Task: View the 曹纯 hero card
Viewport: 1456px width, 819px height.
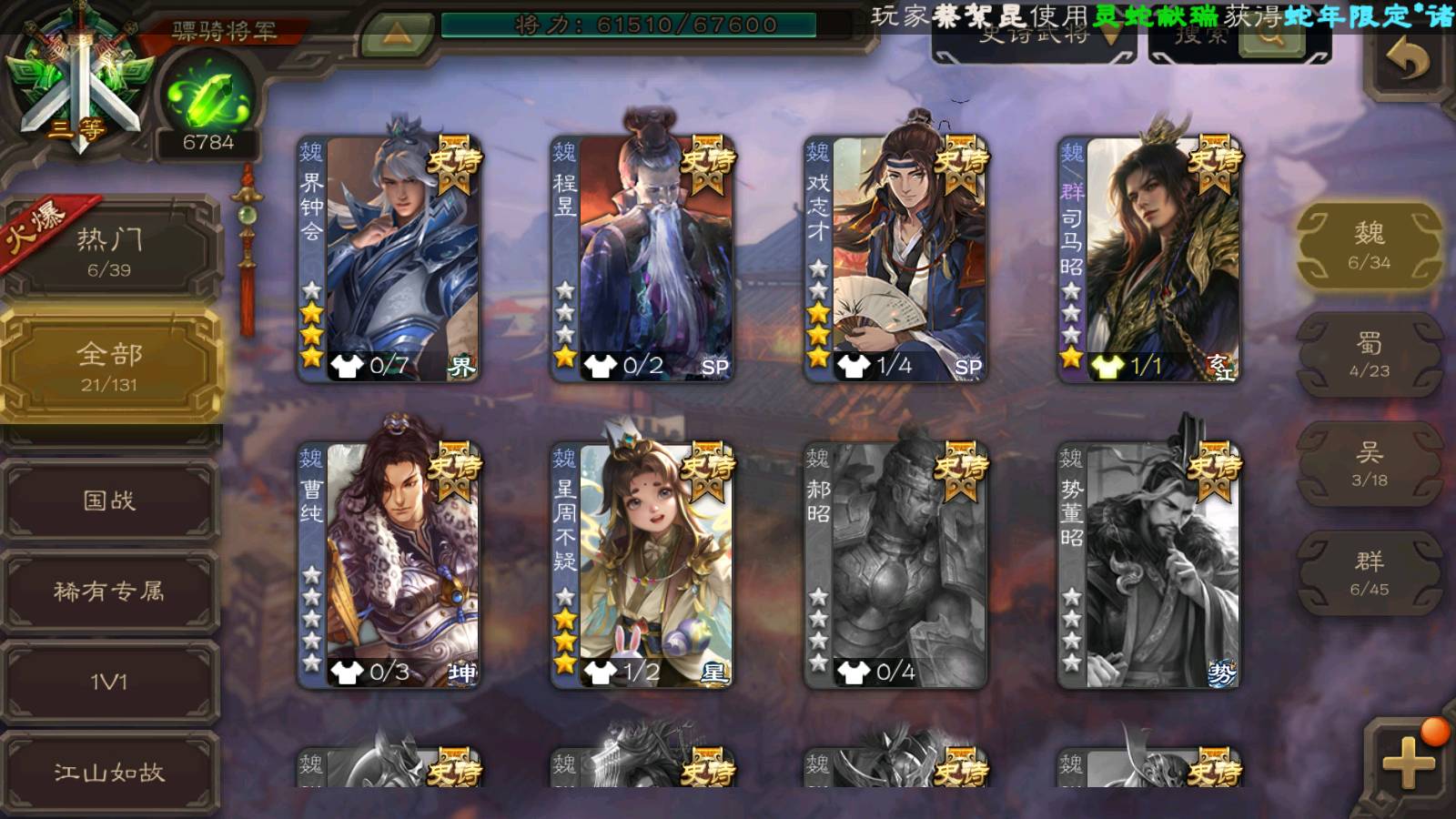Action: tap(389, 564)
